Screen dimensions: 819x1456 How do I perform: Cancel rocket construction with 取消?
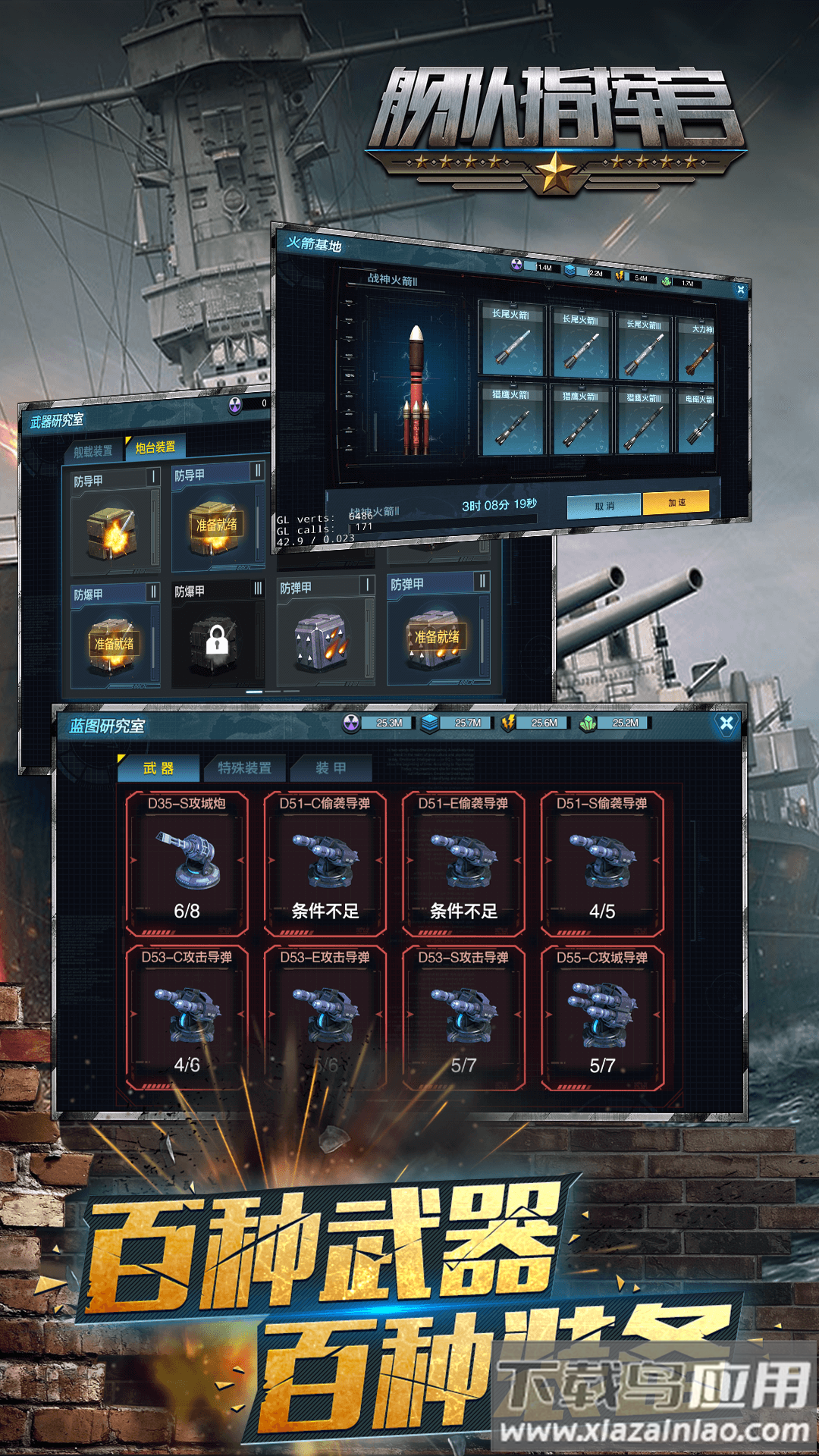coord(604,506)
